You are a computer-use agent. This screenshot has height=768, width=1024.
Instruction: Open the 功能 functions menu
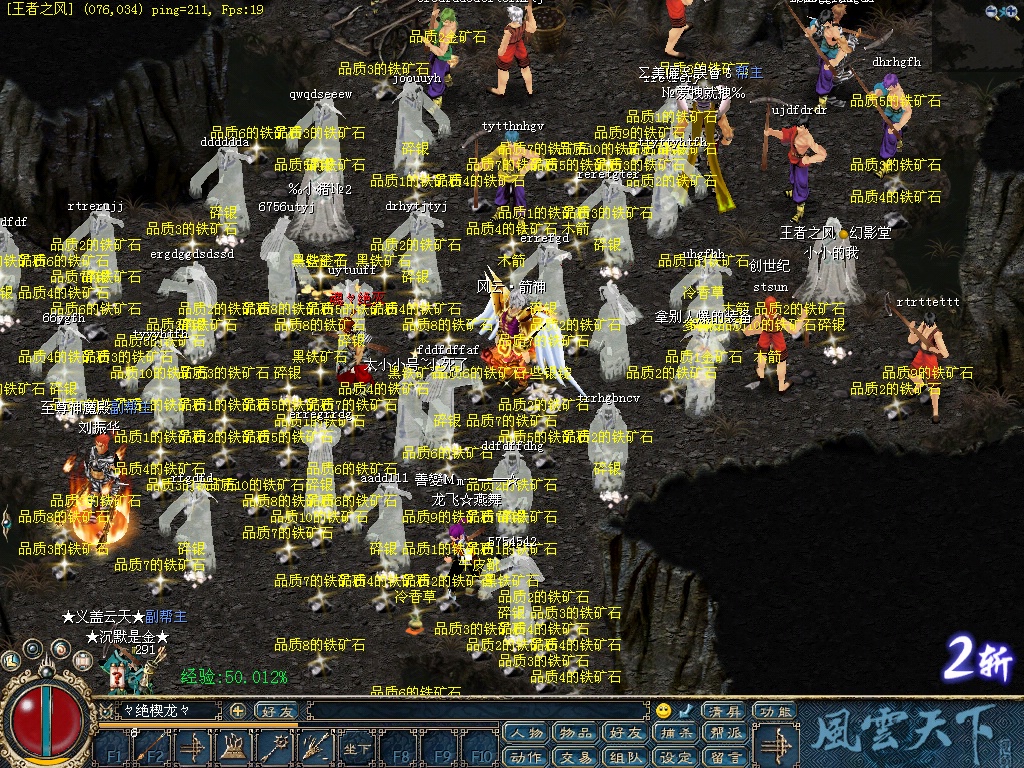point(776,711)
